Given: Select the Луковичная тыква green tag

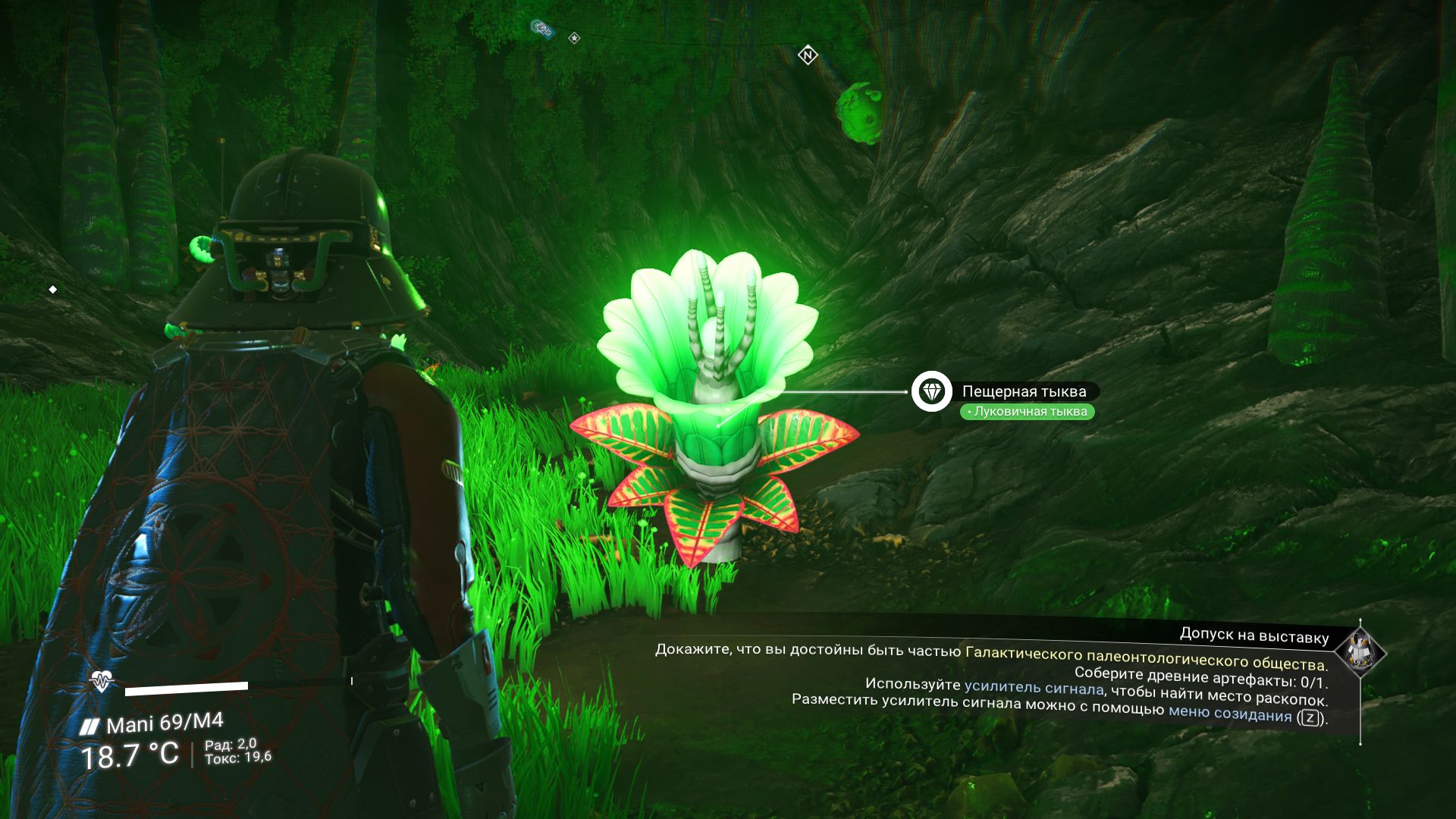Looking at the screenshot, I should [x=1028, y=412].
